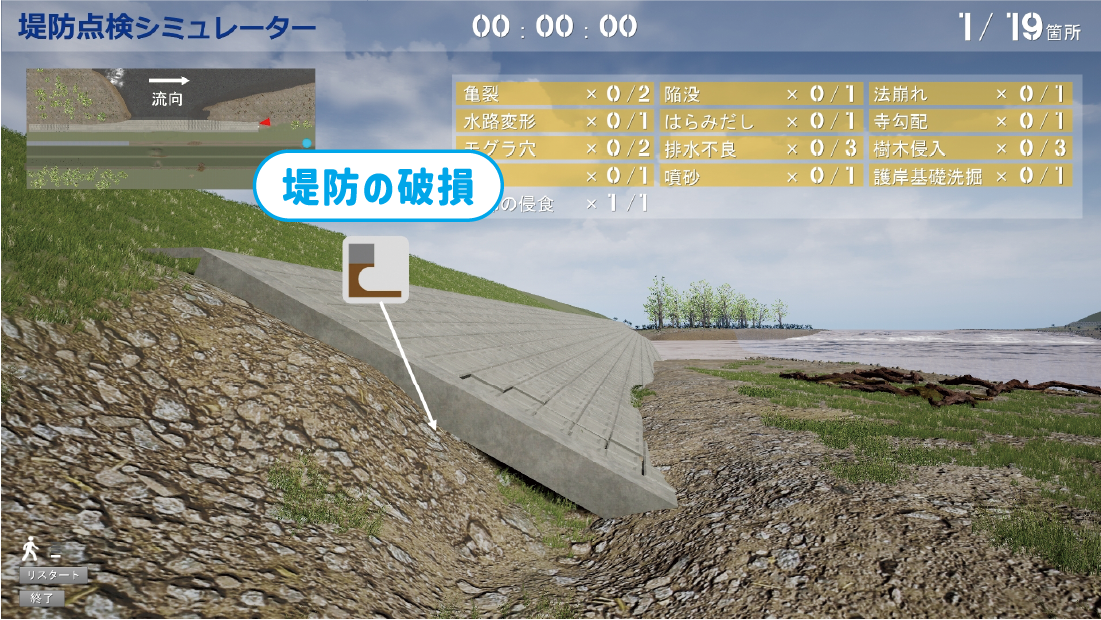Screen dimensions: 1101x620
Task: Toggle the walking figure movement icon
Action: [33, 548]
